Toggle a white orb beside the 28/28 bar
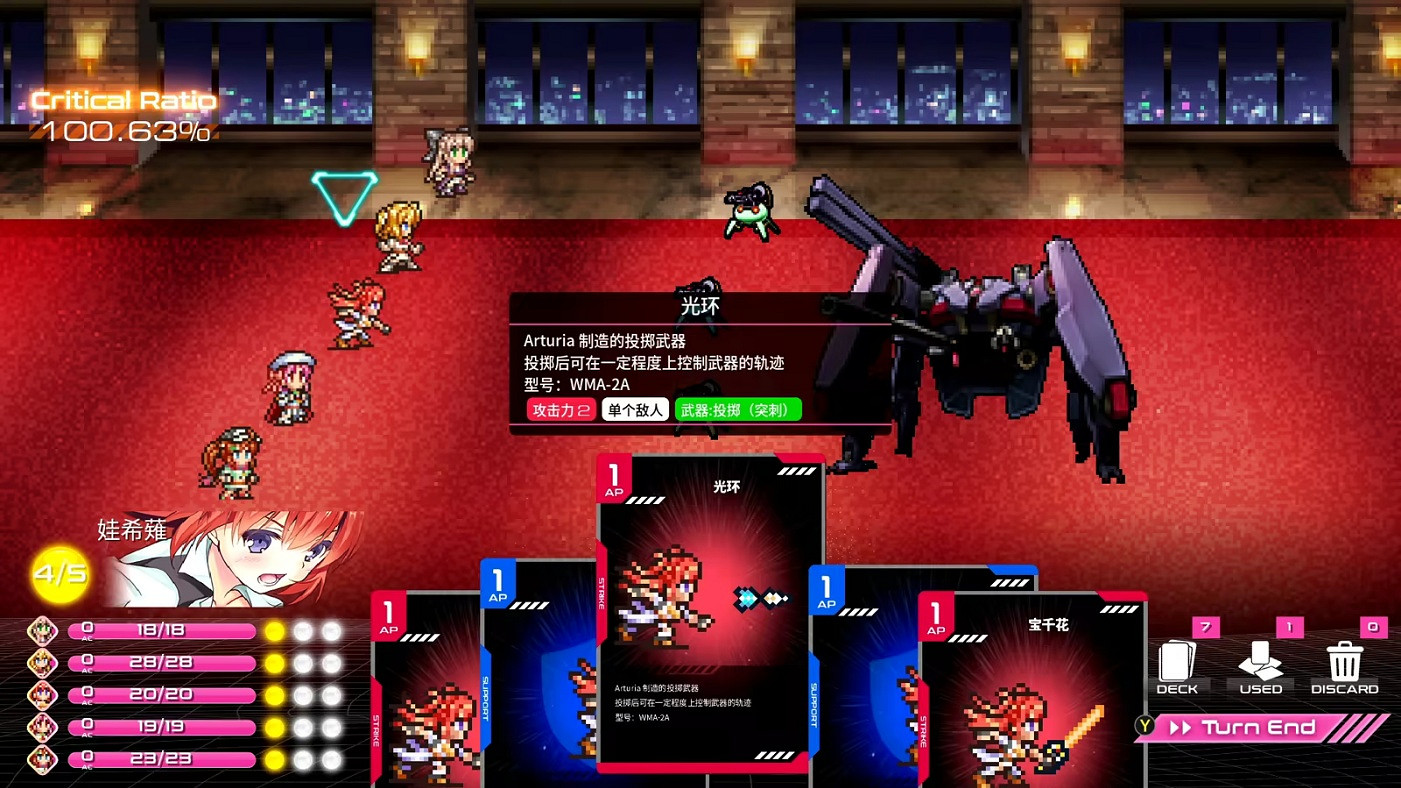 [300, 663]
